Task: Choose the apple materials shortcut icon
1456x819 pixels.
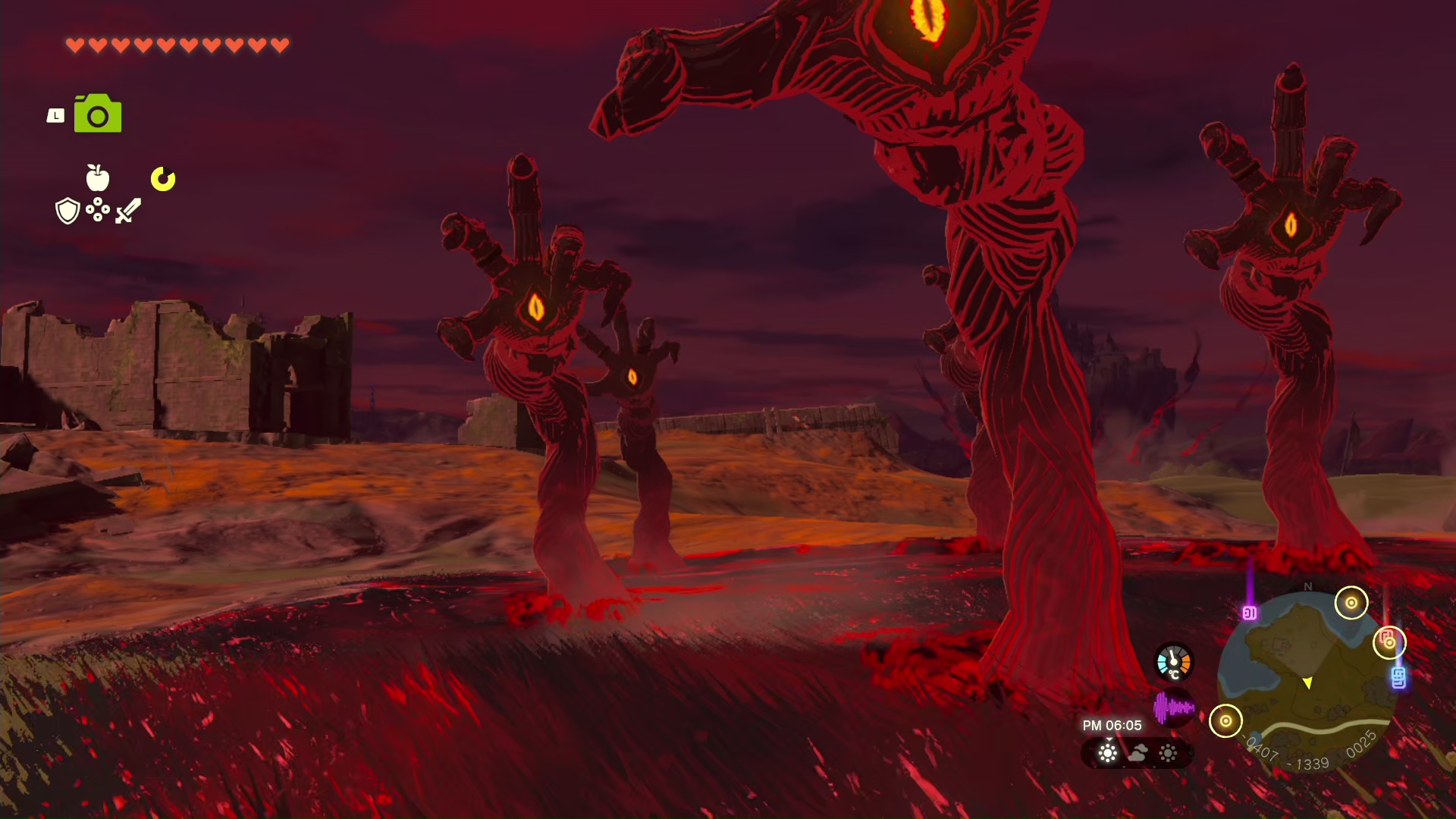Action: pyautogui.click(x=98, y=177)
